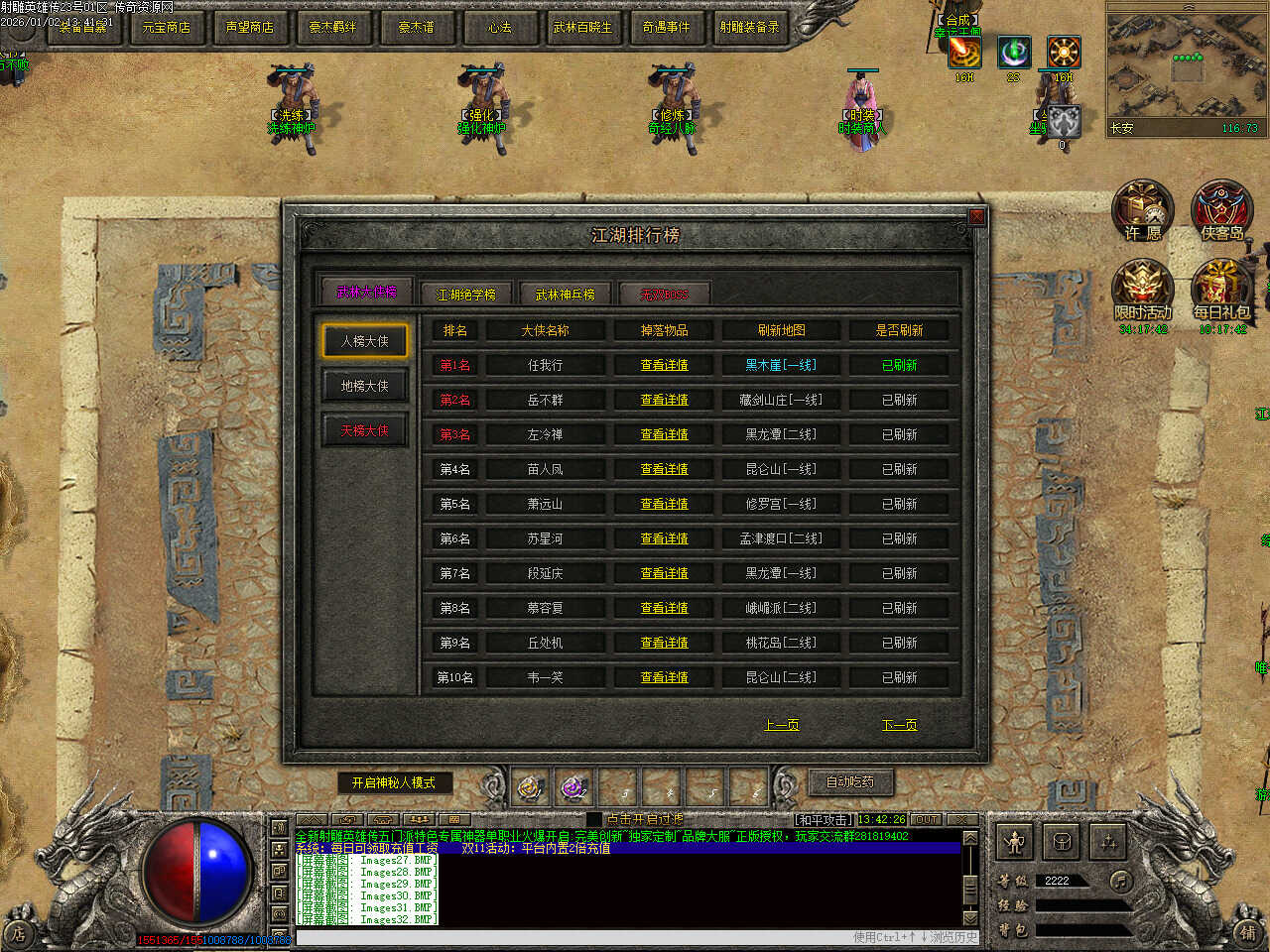
Task: Click the Chang'an minimap
Action: click(x=1185, y=71)
